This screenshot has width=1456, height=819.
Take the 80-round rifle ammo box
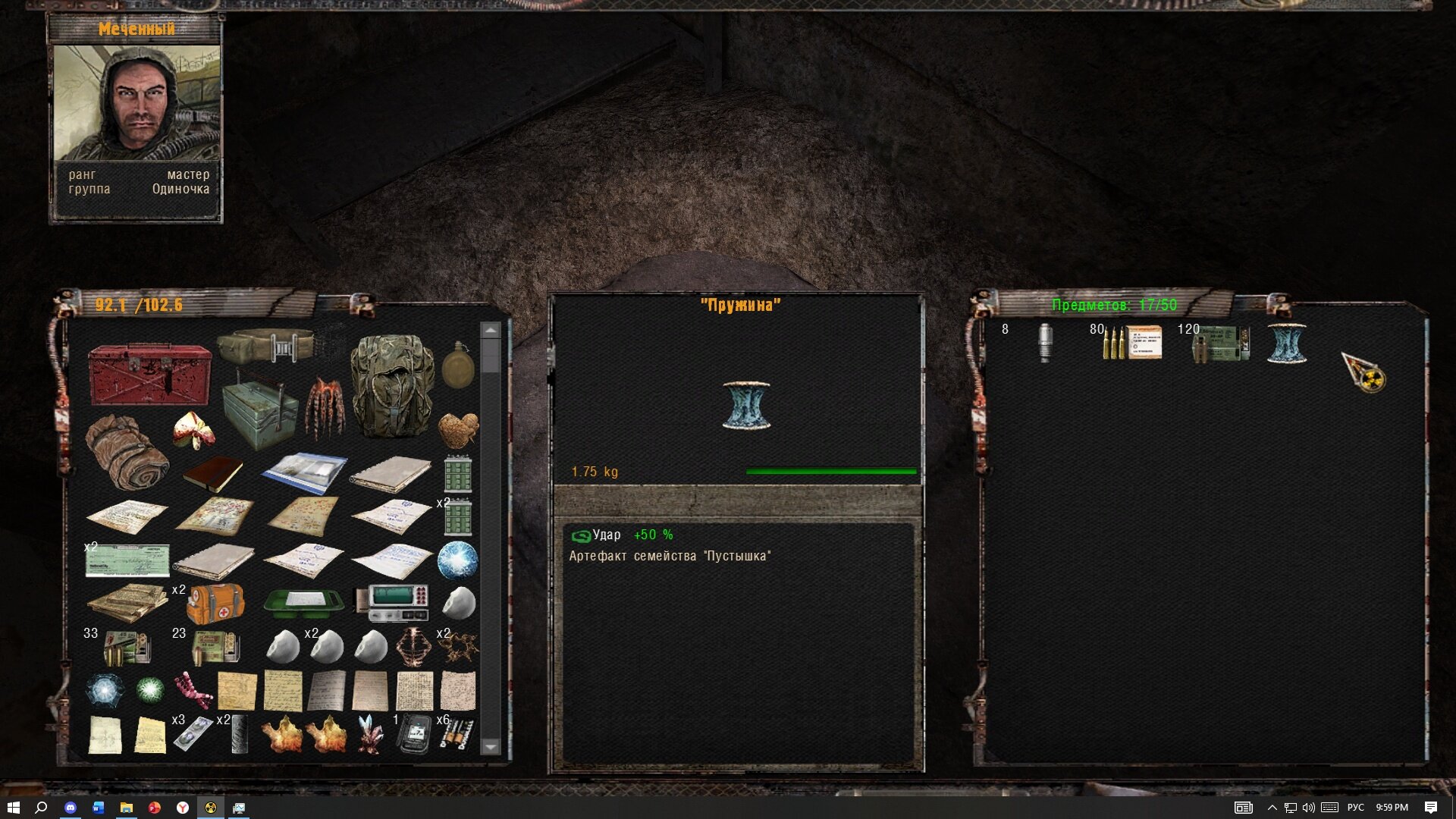(x=1132, y=343)
